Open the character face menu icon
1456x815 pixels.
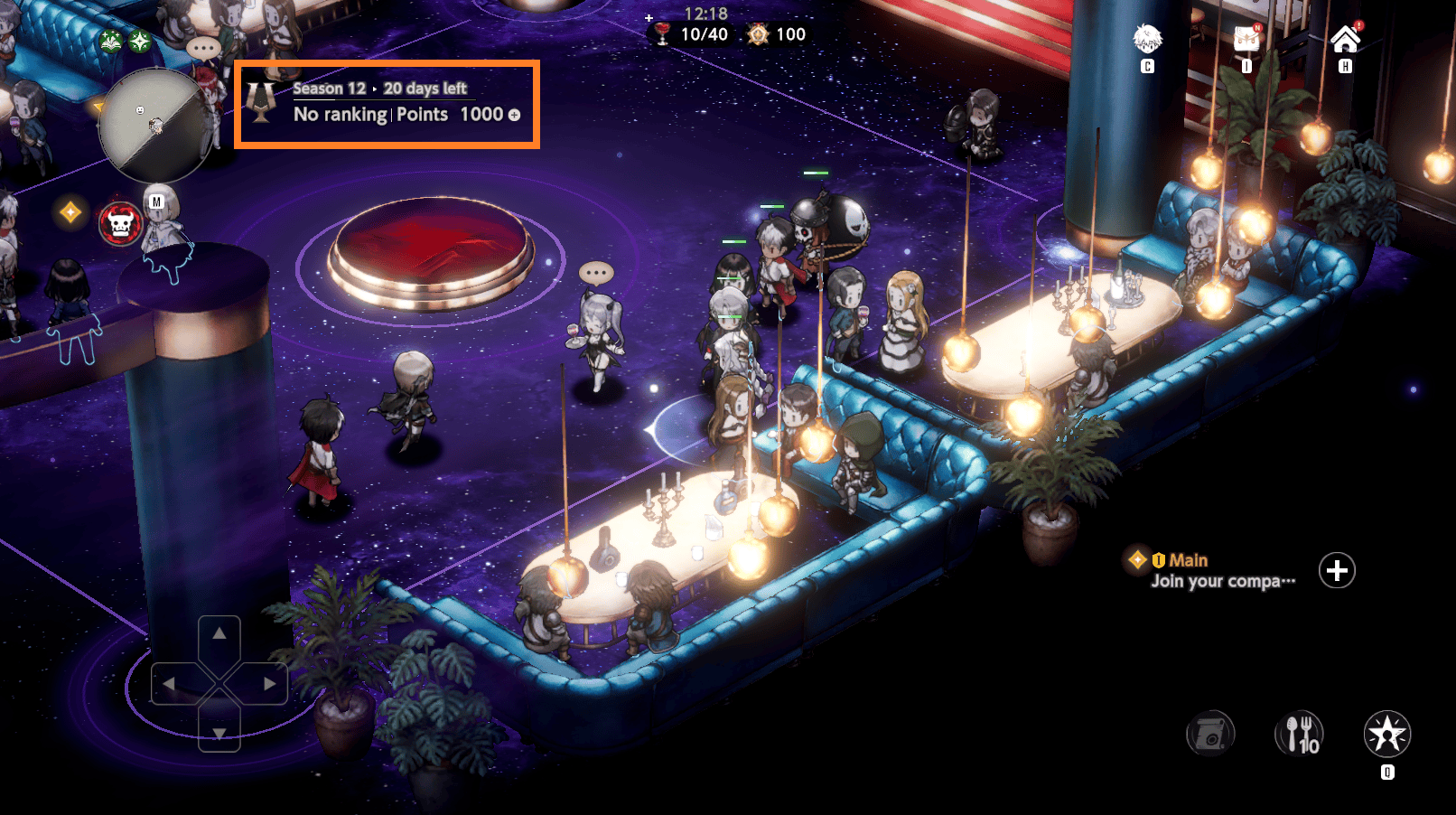tap(1147, 40)
